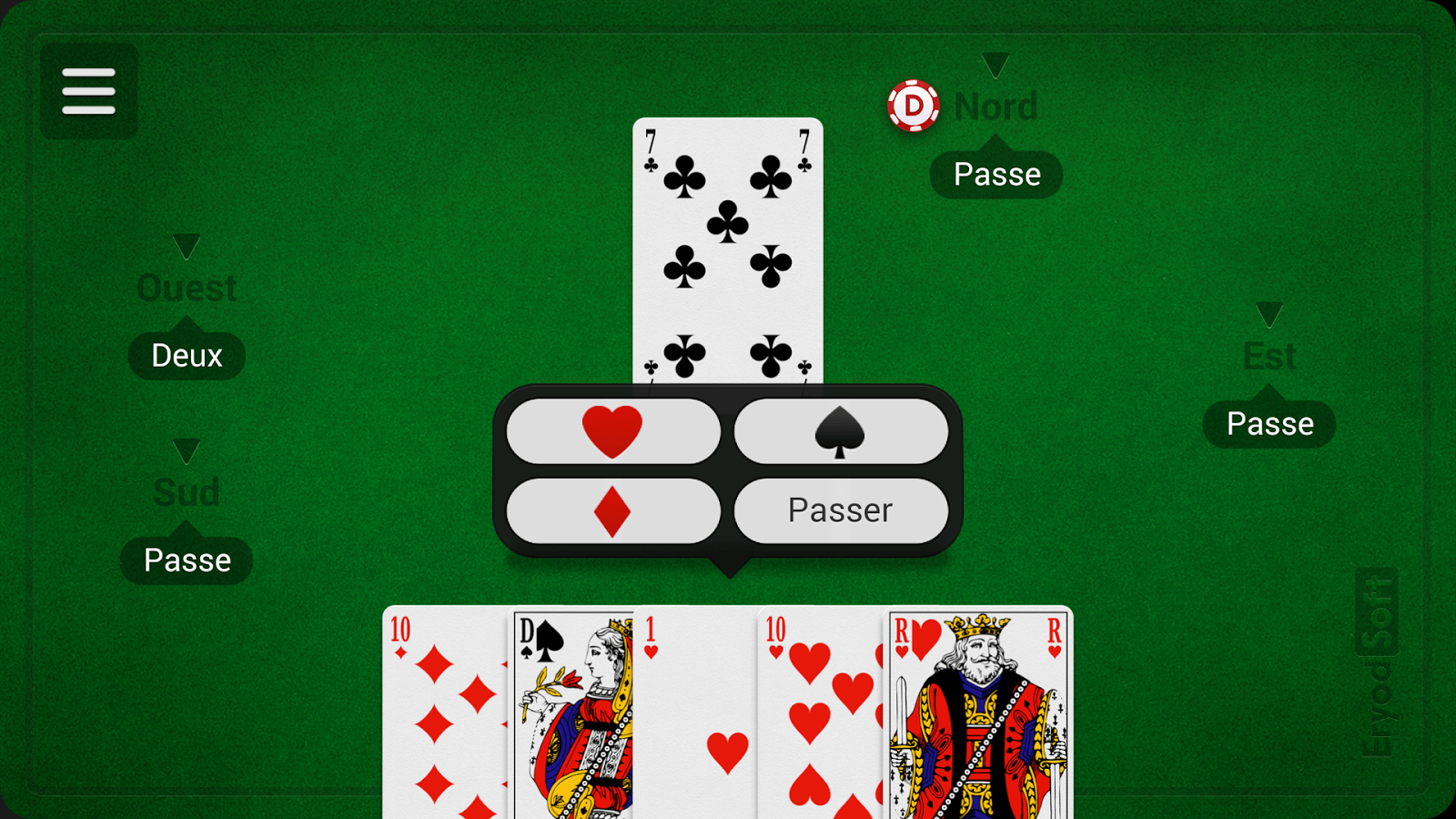The width and height of the screenshot is (1456, 819).
Task: Click Ouest's Deux bid bubble
Action: pos(186,355)
